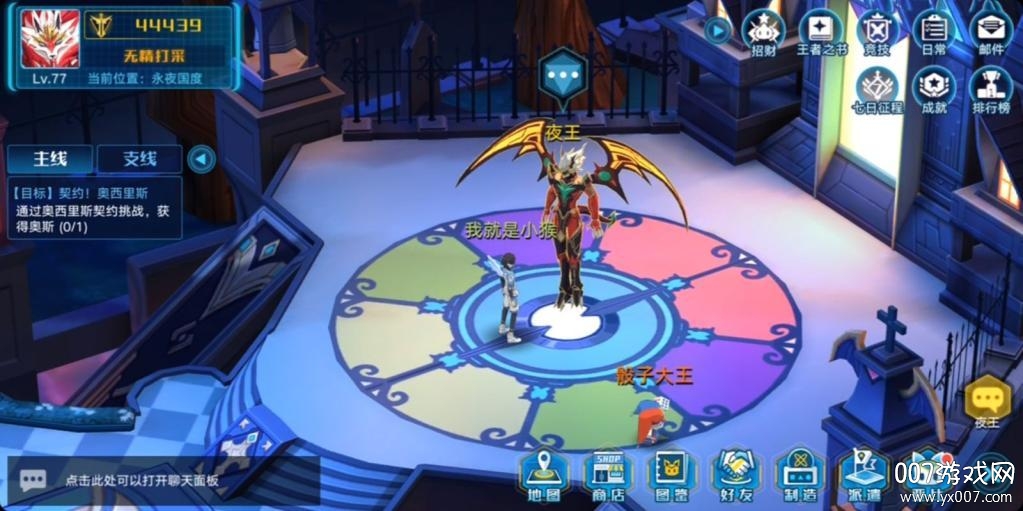Talk to 夜王 via yellow chat button
Viewport: 1023px width, 511px height.
tap(987, 402)
